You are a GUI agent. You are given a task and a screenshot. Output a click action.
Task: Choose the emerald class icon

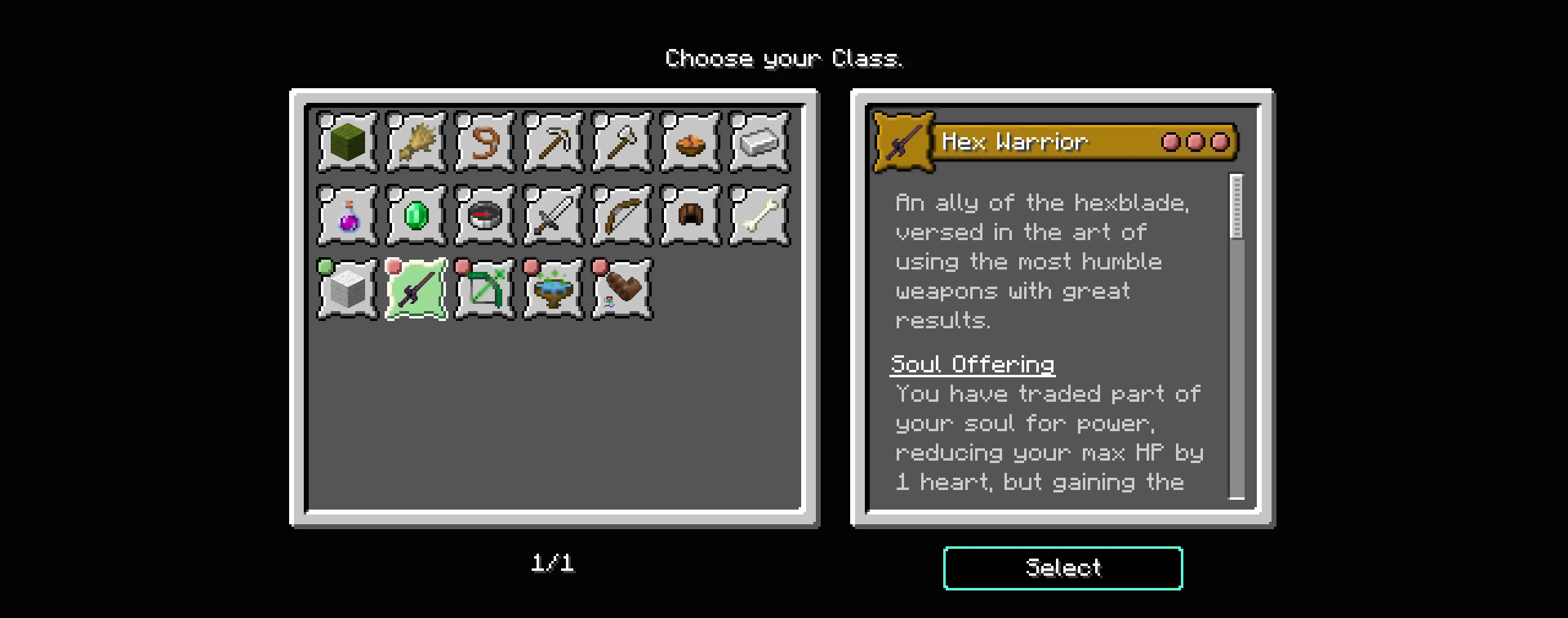click(x=416, y=216)
